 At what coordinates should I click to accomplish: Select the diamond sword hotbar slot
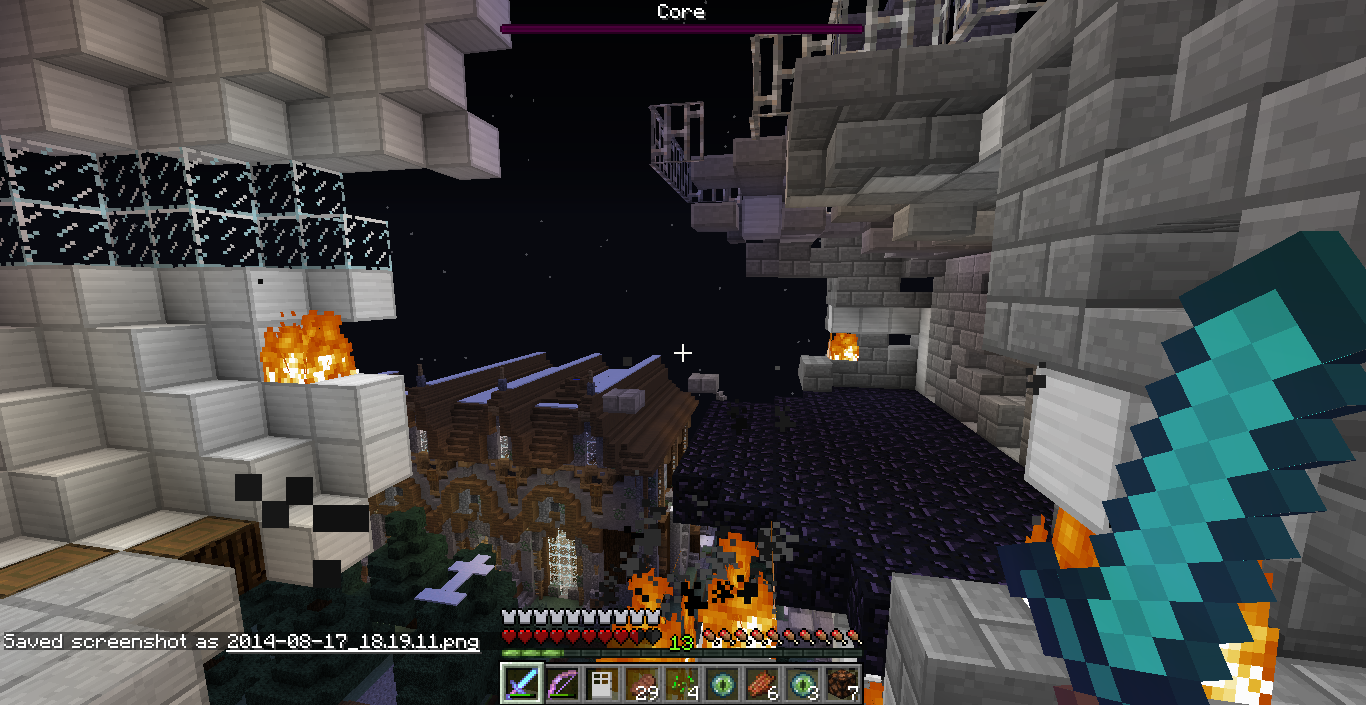(521, 684)
